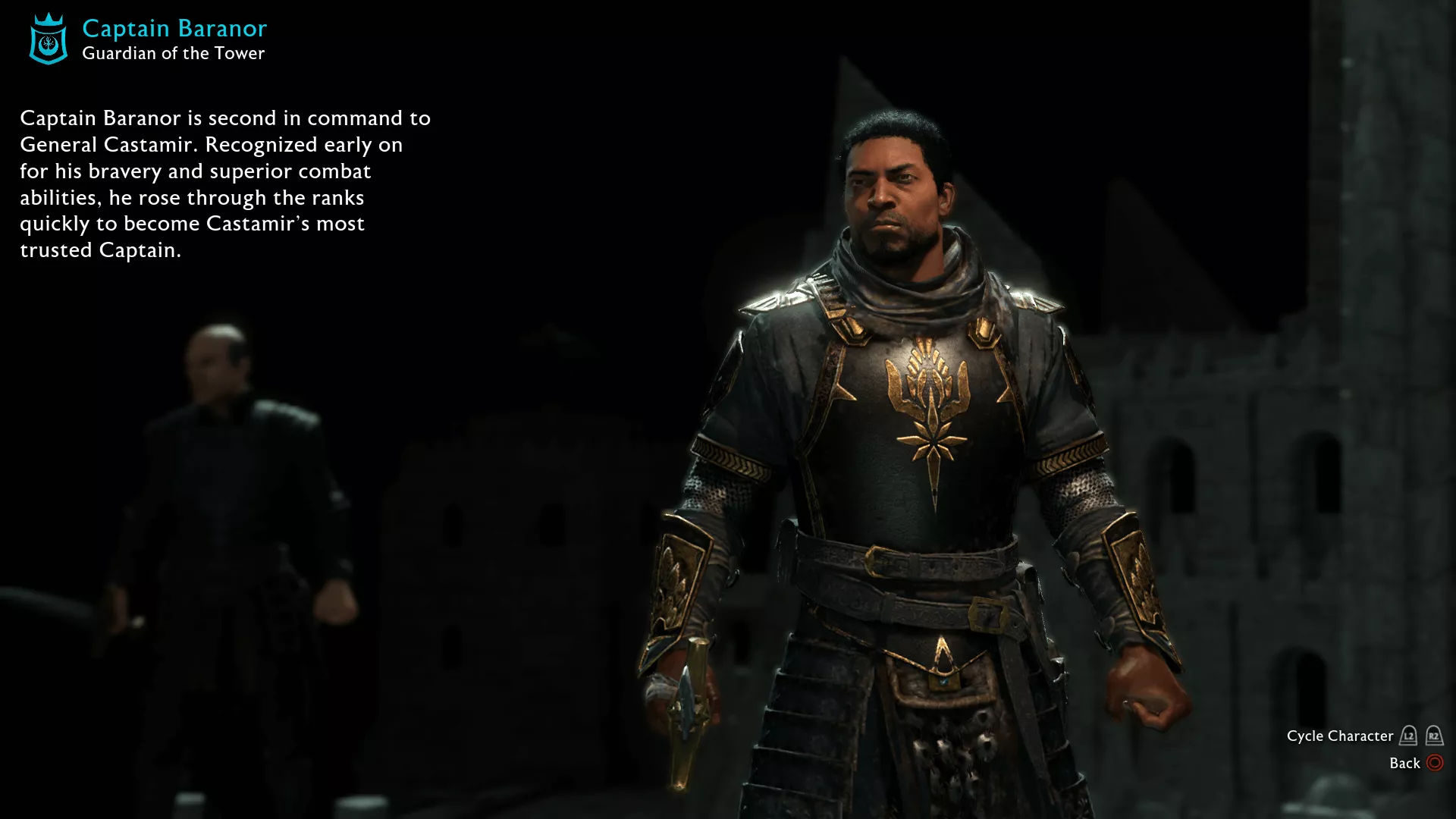Select the Cycle Character option
The image size is (1456, 819).
(1339, 736)
